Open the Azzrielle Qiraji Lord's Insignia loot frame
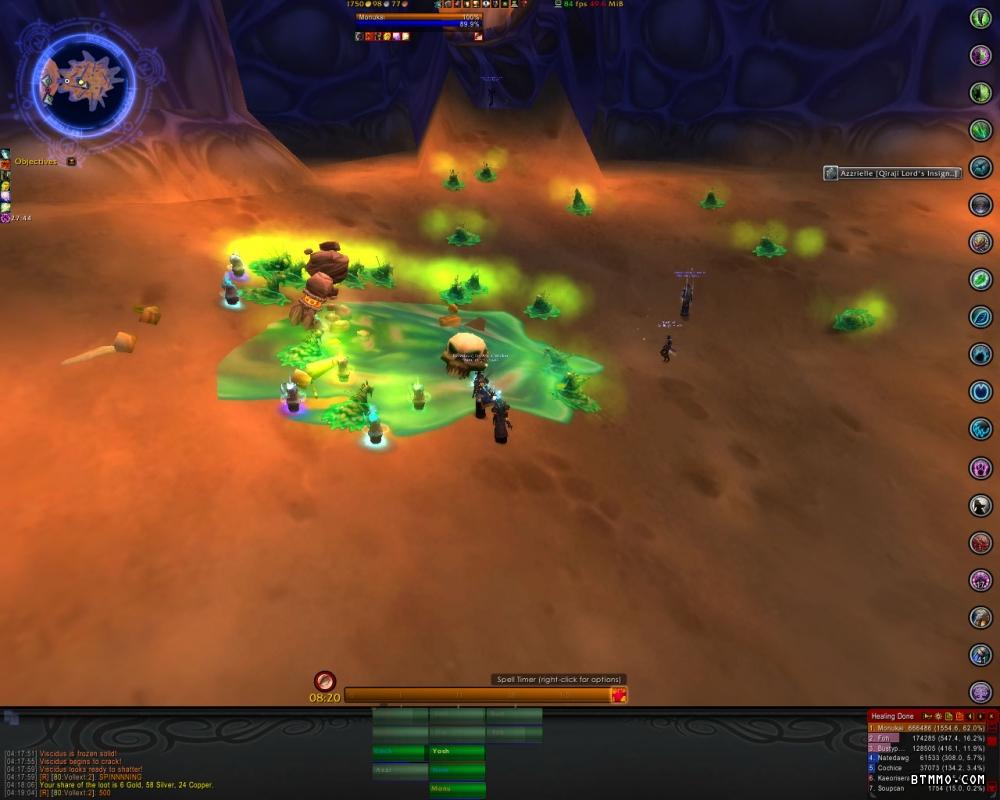Image resolution: width=1000 pixels, height=800 pixels. [893, 173]
